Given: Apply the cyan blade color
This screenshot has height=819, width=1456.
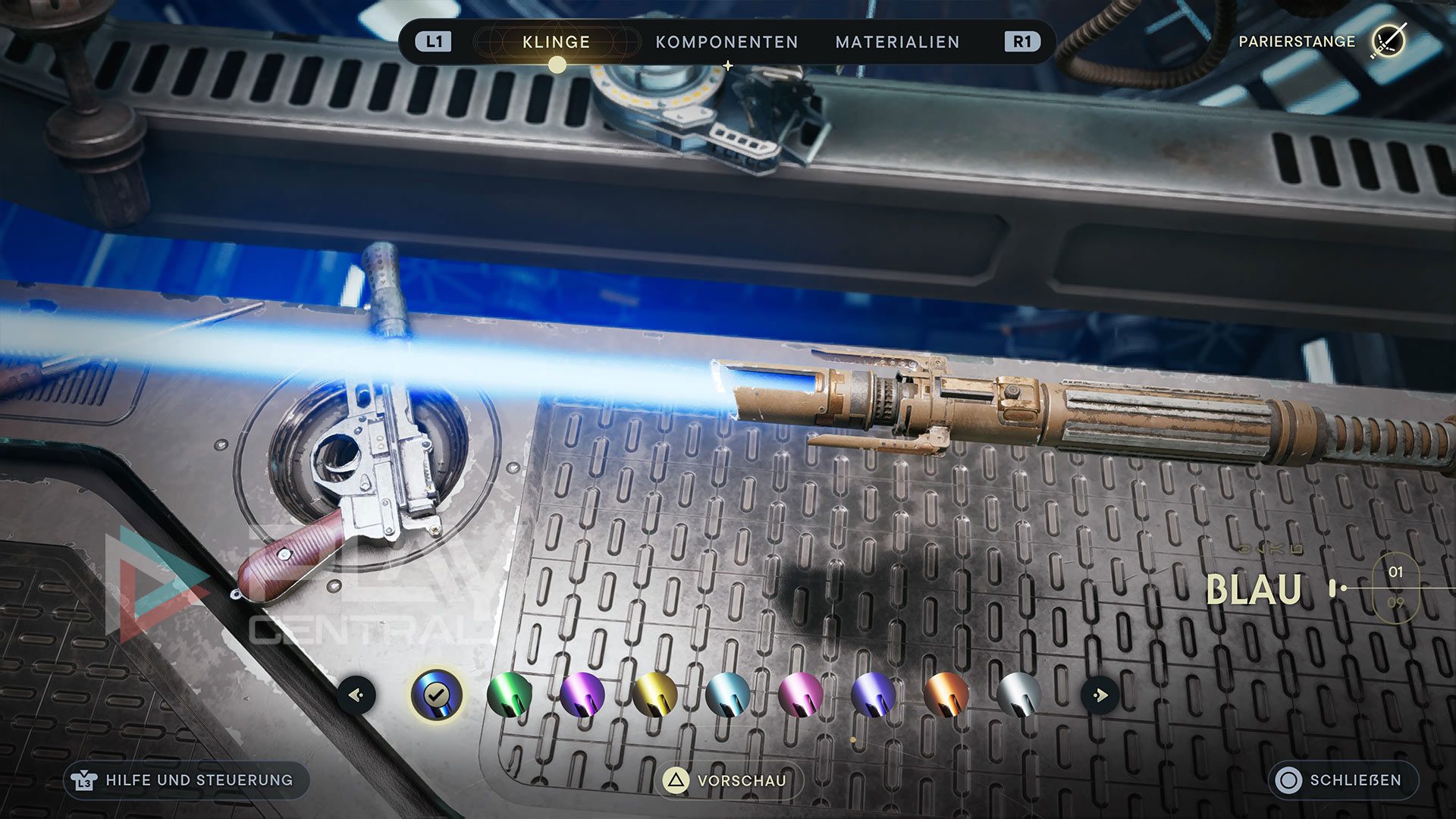Looking at the screenshot, I should pyautogui.click(x=727, y=694).
